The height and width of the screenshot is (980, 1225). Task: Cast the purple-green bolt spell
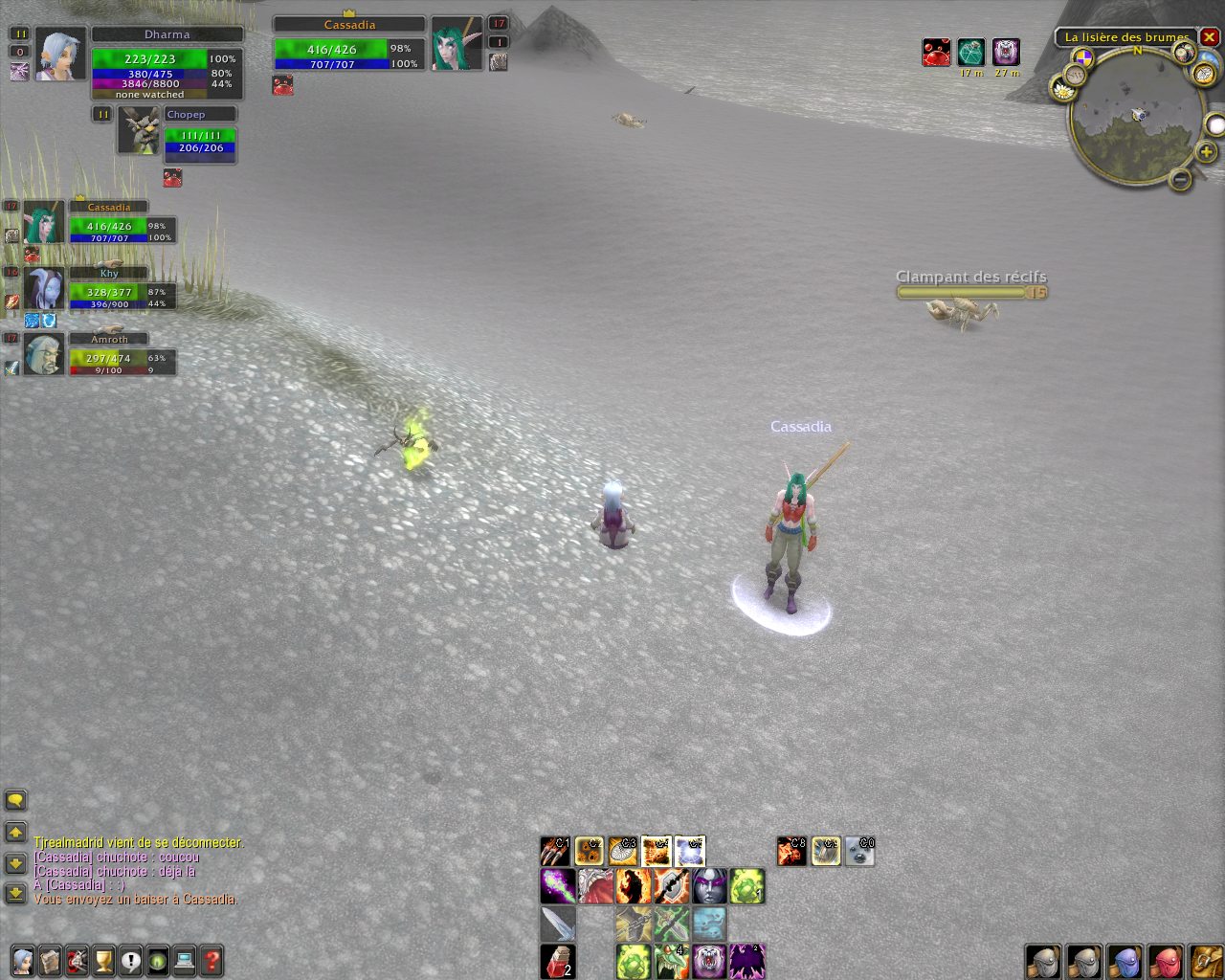tap(557, 886)
